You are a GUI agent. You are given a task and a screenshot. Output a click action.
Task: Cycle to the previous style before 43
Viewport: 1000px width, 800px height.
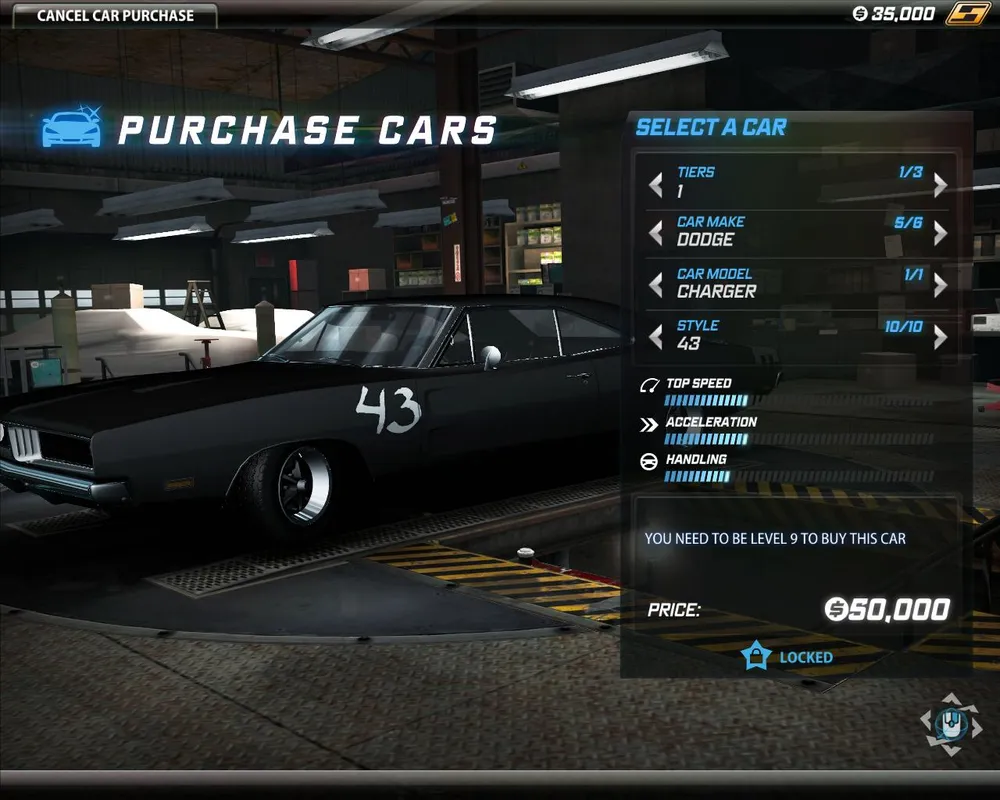[x=656, y=337]
